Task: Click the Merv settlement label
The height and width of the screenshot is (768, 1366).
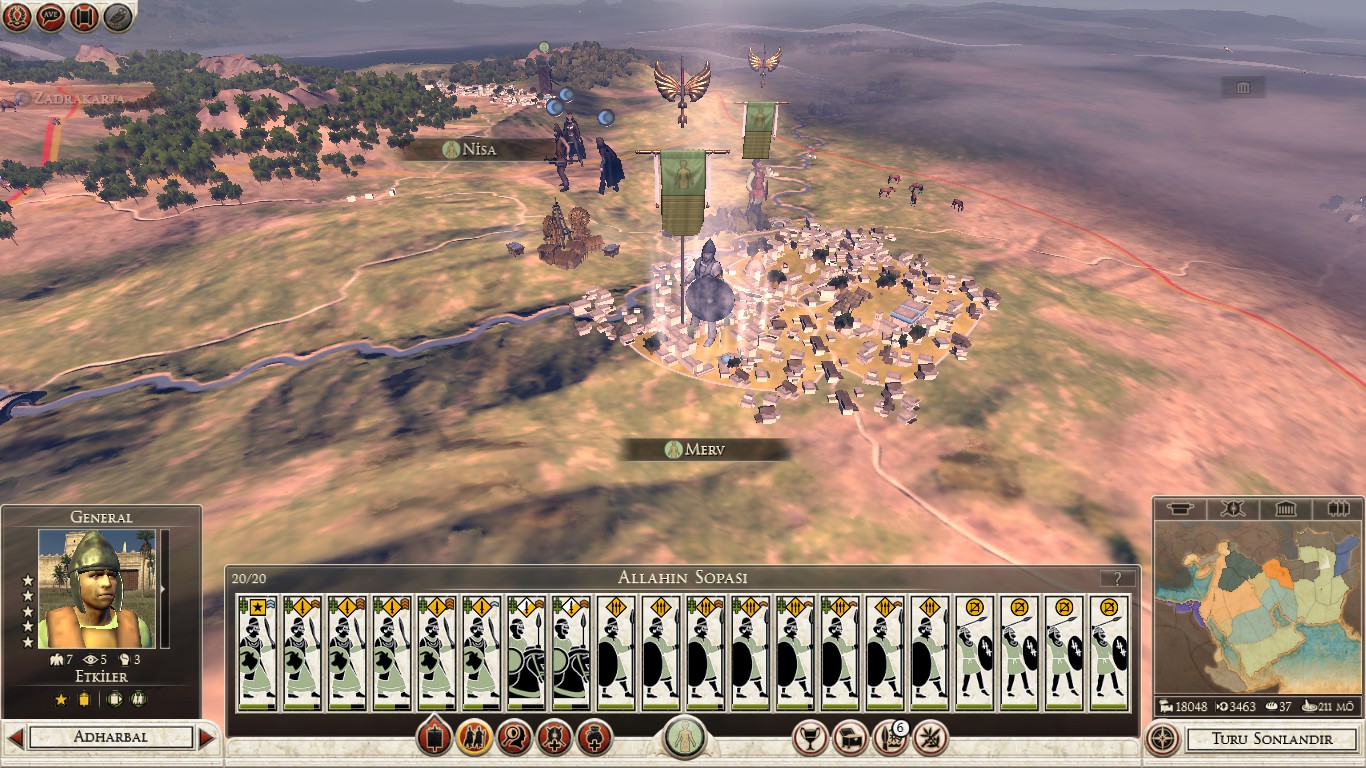Action: pyautogui.click(x=705, y=450)
